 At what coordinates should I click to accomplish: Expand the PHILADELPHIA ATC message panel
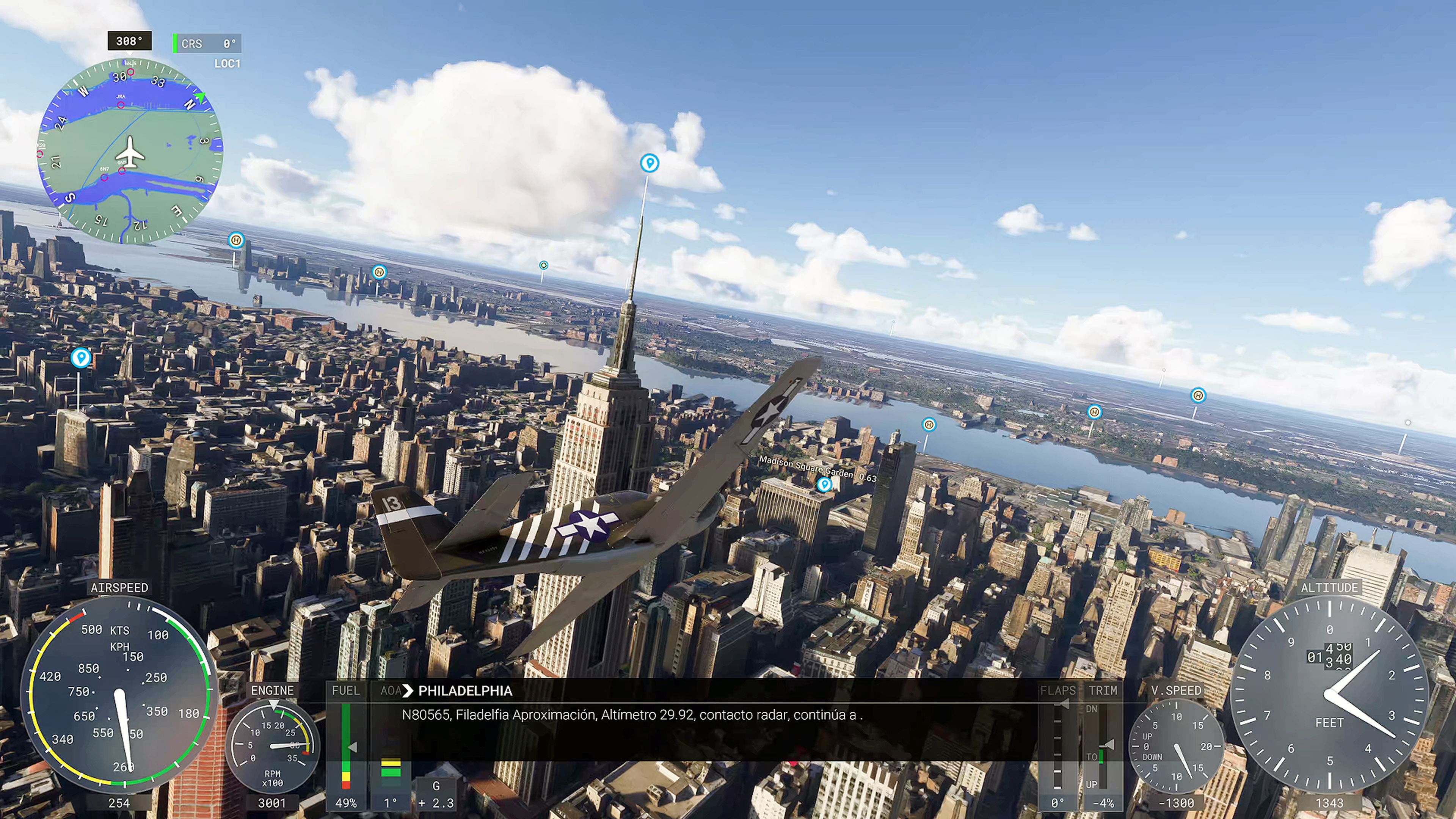(464, 691)
